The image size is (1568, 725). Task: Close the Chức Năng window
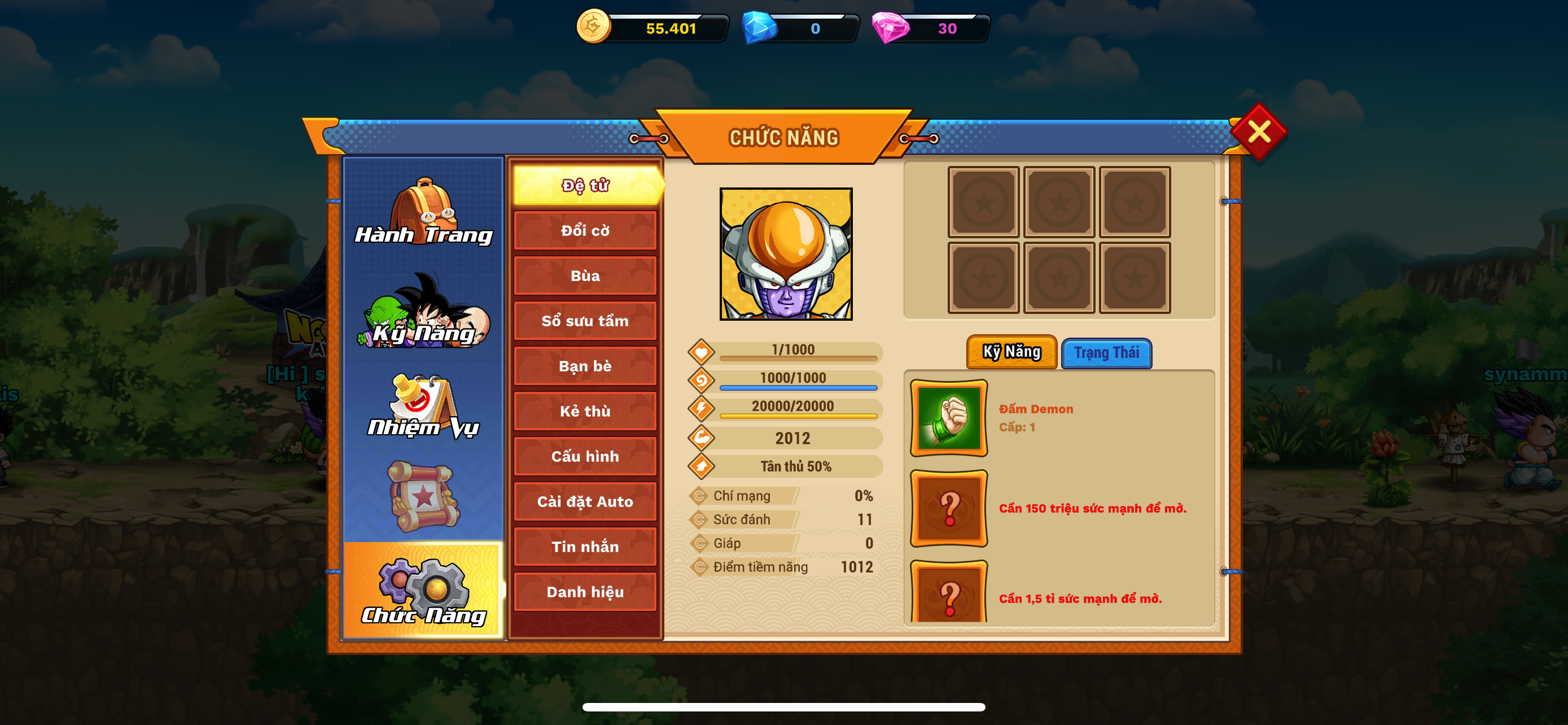tap(1258, 132)
